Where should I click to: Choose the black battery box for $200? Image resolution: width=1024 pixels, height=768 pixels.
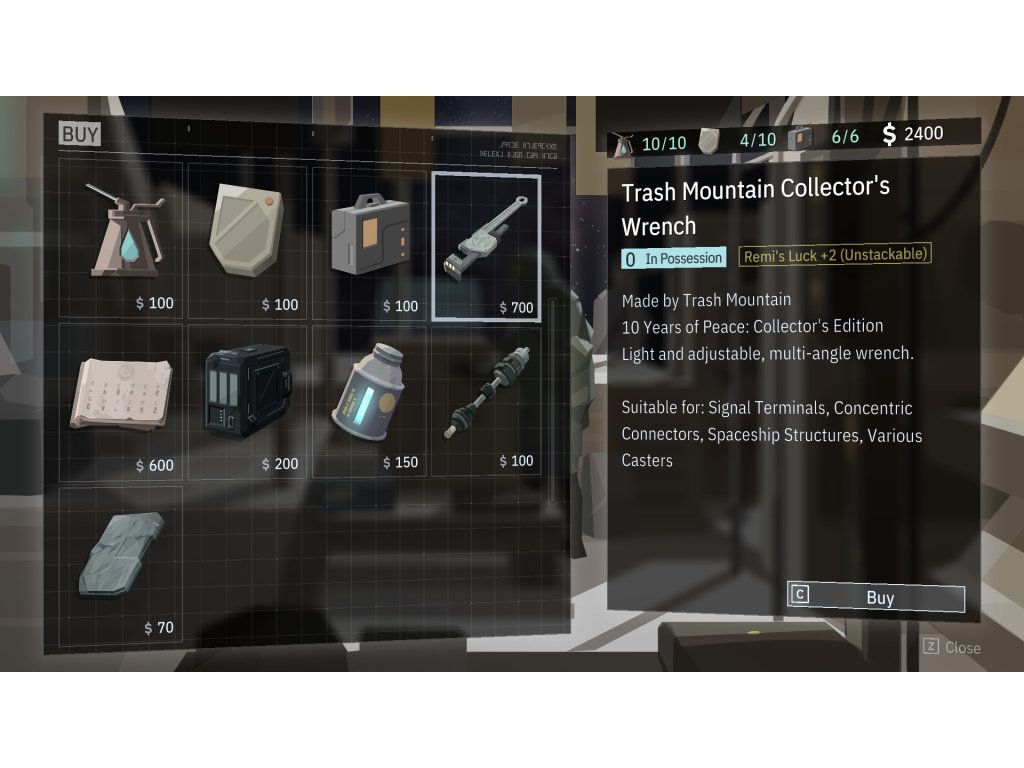[x=247, y=400]
